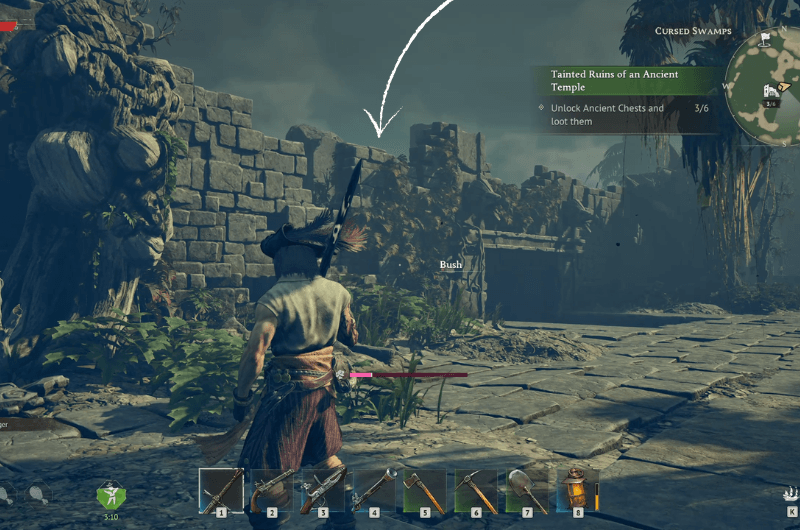This screenshot has width=800, height=530.
Task: Equip the flintlock pistol in slot 2
Action: [x=272, y=490]
